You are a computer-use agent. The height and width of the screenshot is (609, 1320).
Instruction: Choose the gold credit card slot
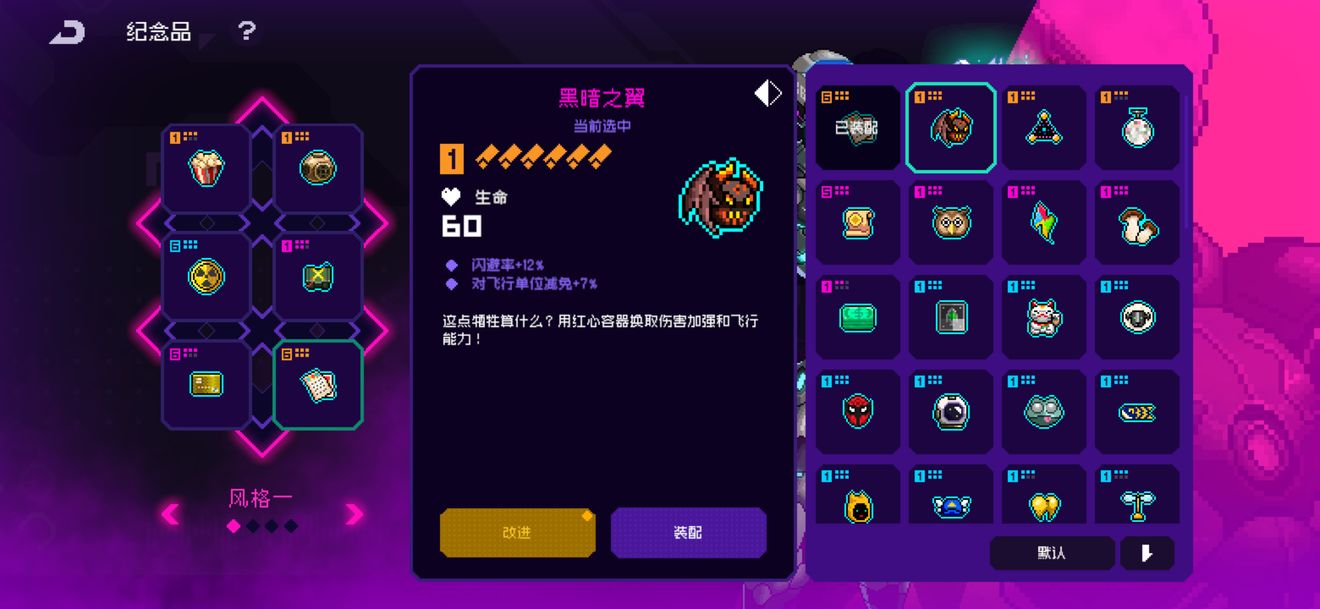pos(206,384)
